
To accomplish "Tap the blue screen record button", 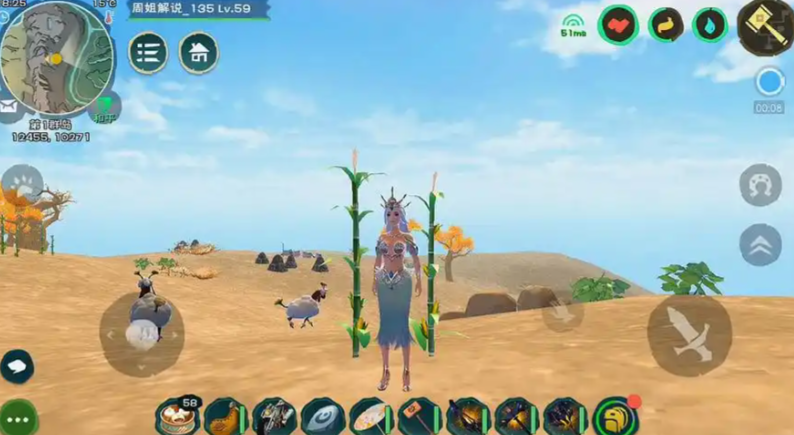I will (769, 81).
